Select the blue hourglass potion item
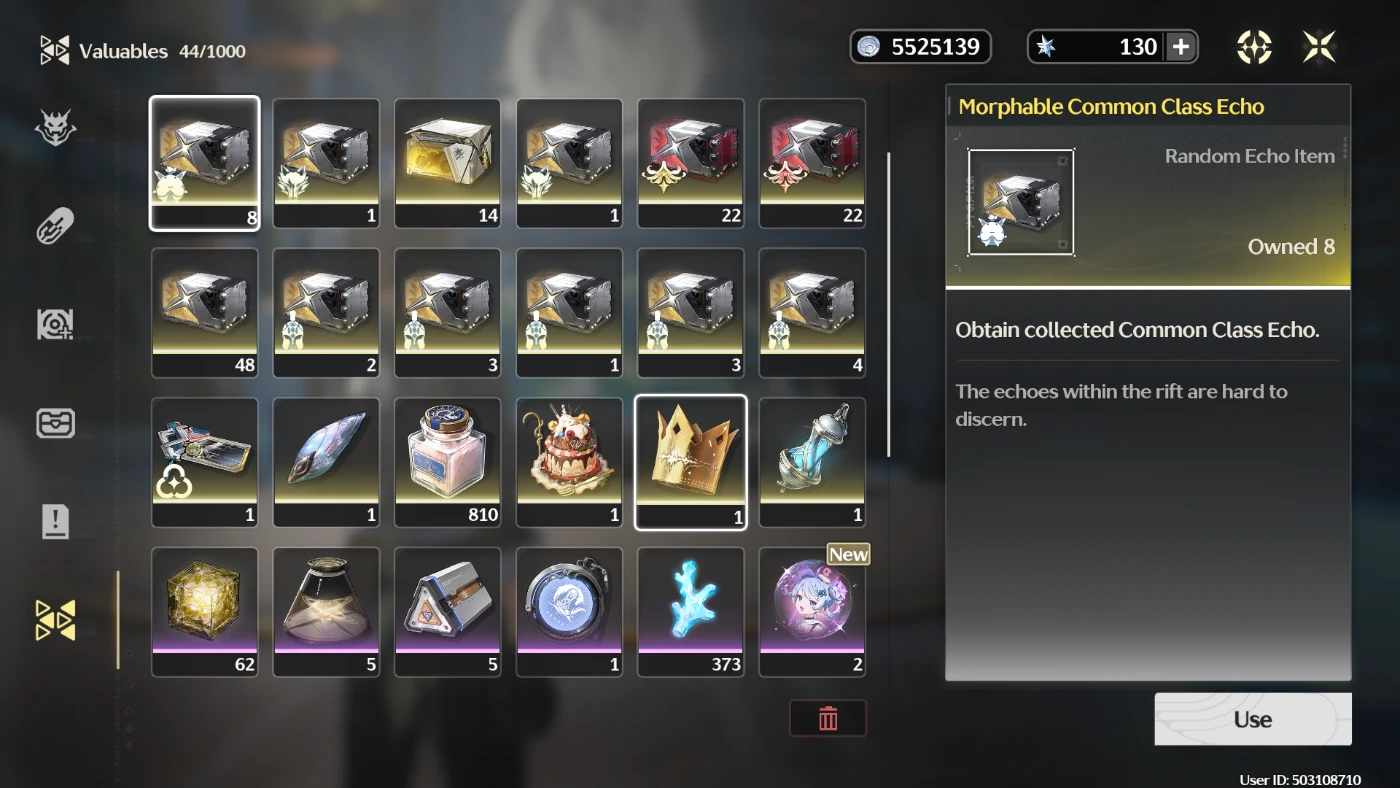The width and height of the screenshot is (1400, 788). pyautogui.click(x=812, y=461)
